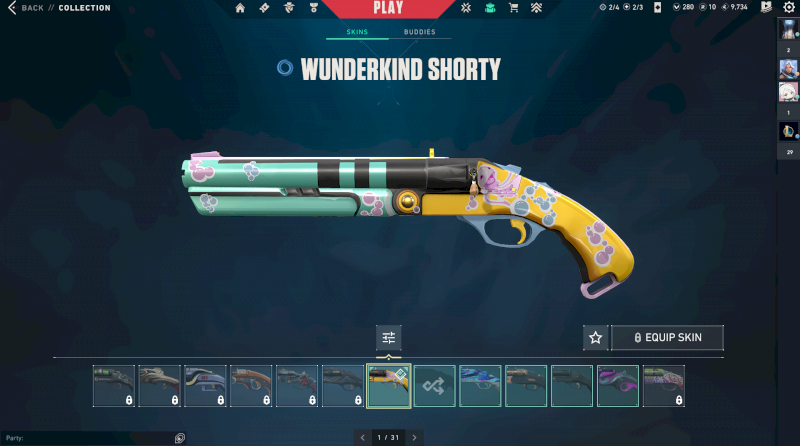The height and width of the screenshot is (446, 800).
Task: Open the home icon in top navigation
Action: click(240, 8)
